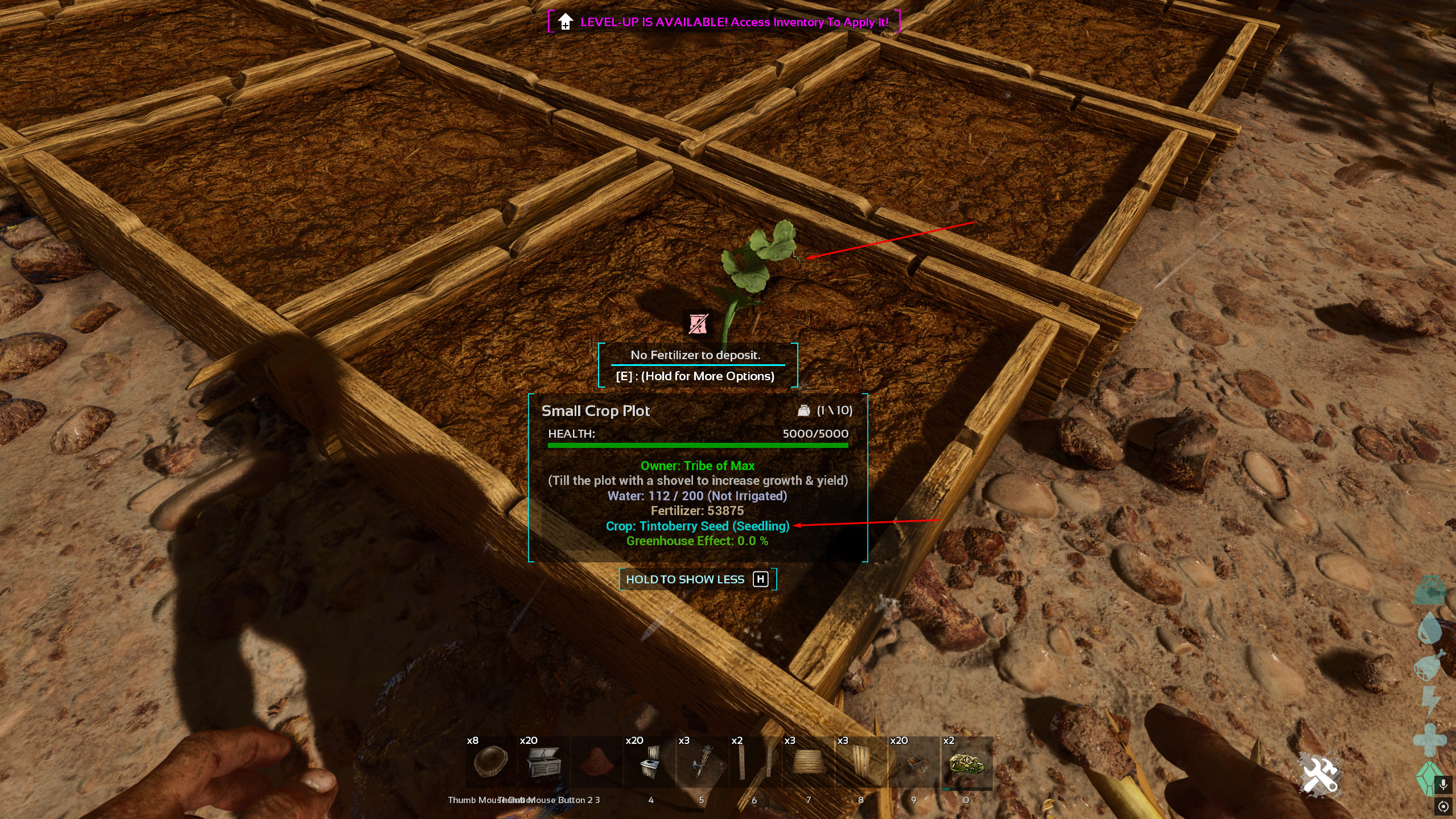Select the open-lid wooden bin hotbar slot

(543, 763)
